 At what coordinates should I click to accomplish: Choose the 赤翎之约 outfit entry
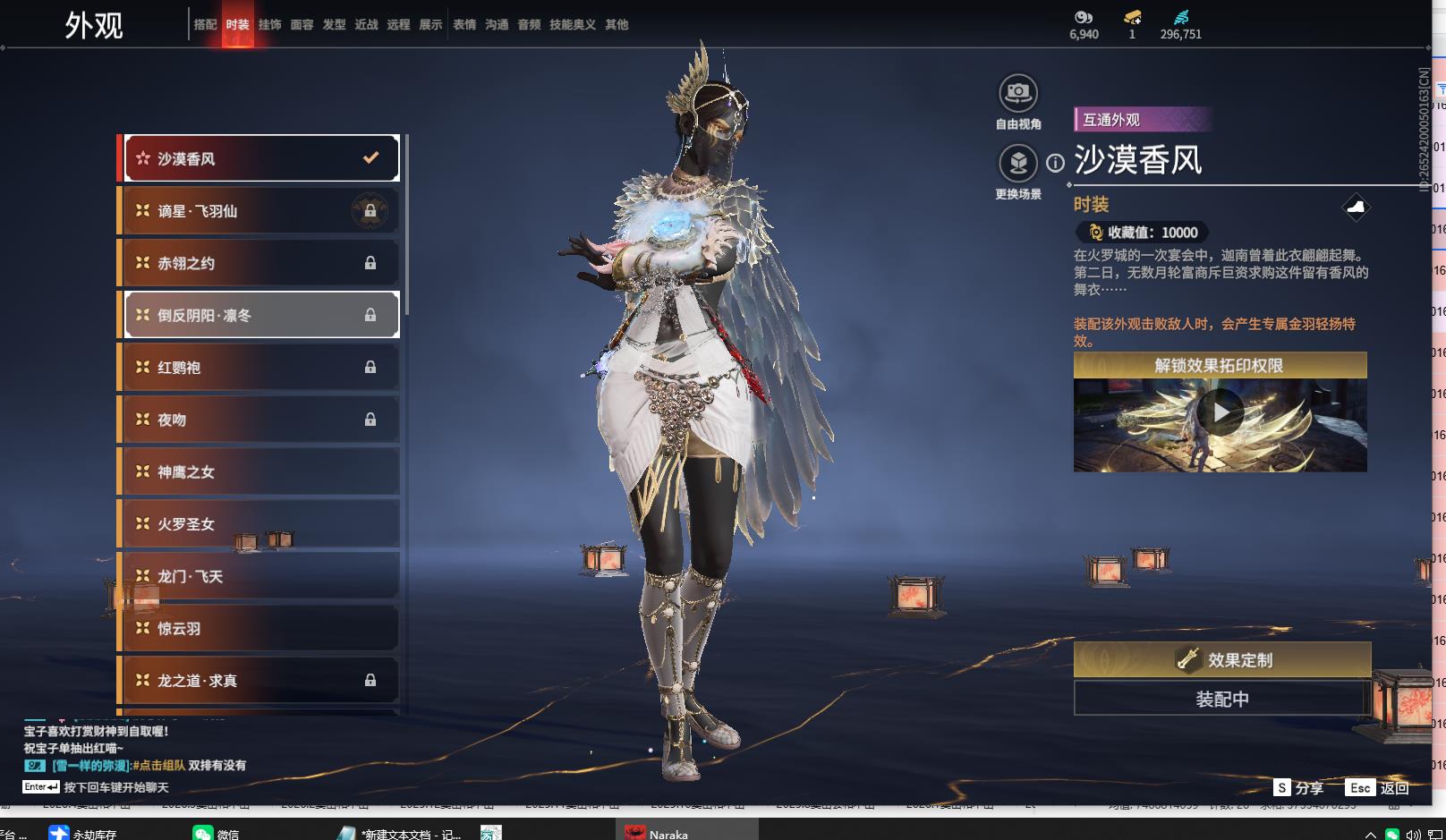coord(259,263)
